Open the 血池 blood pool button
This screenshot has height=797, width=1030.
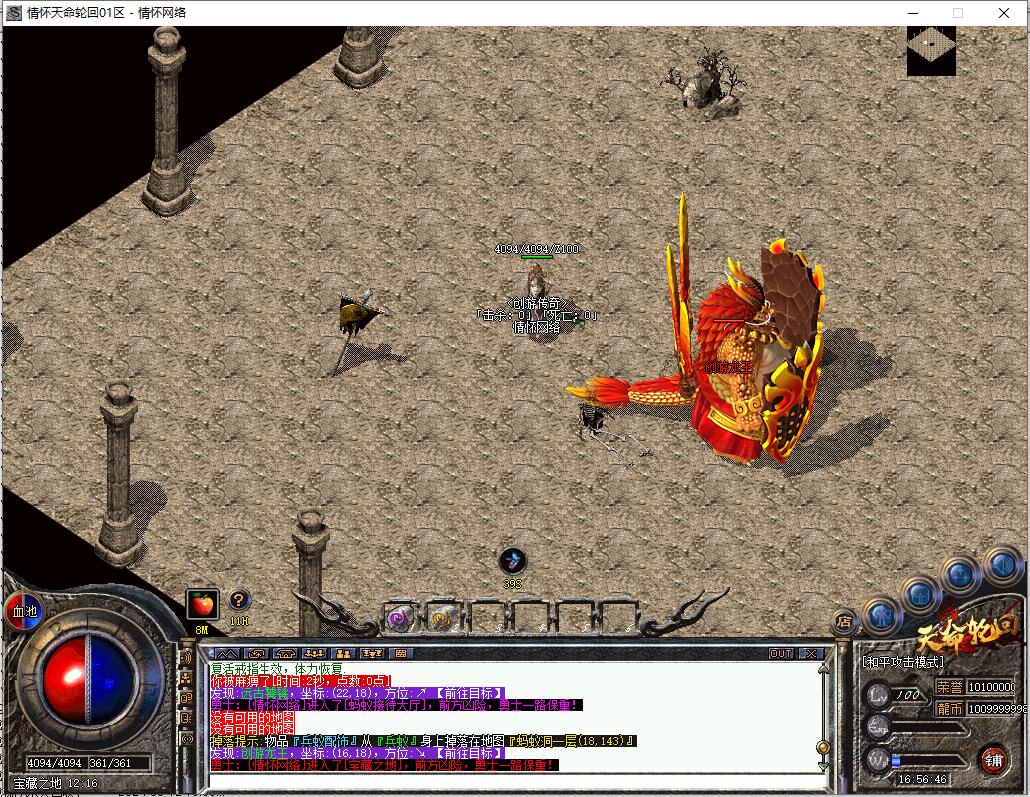[x=22, y=610]
